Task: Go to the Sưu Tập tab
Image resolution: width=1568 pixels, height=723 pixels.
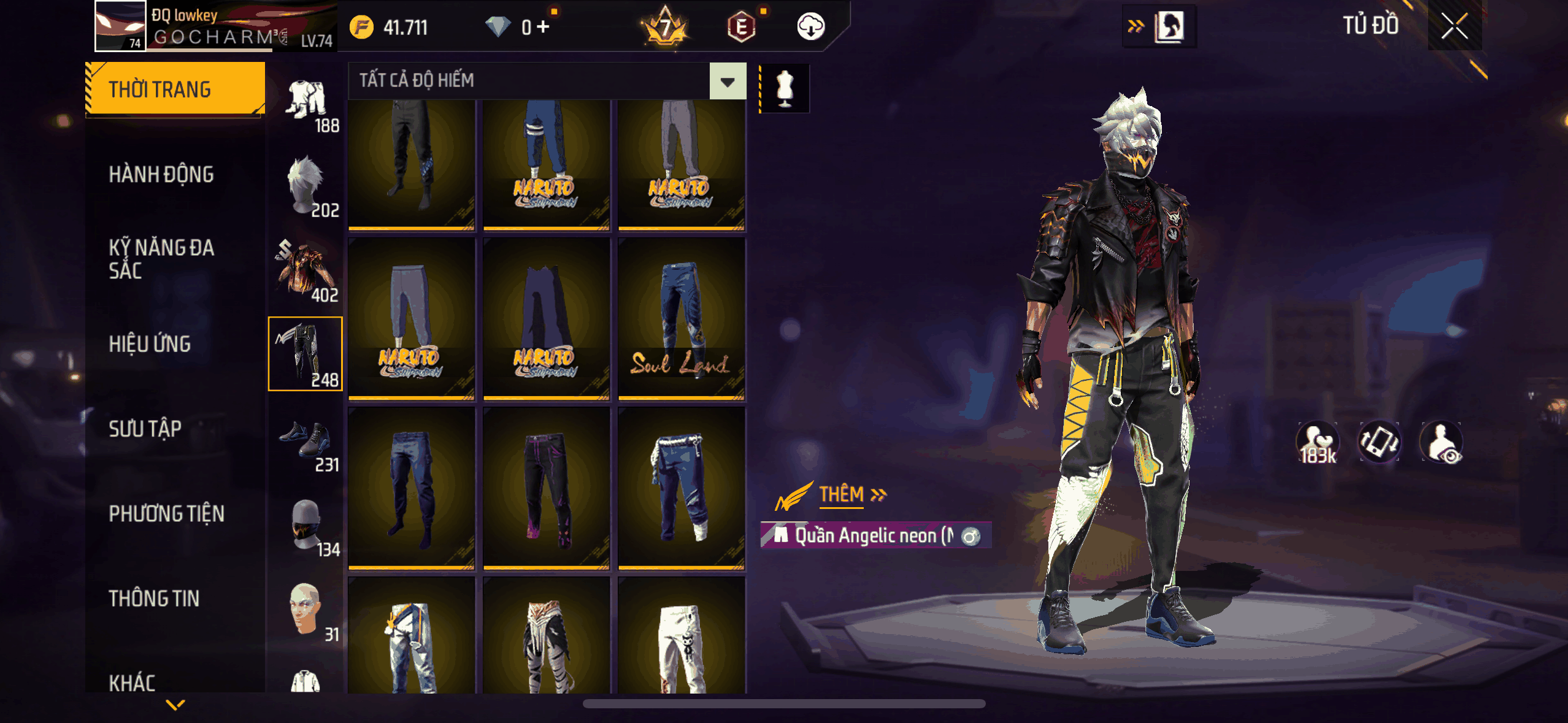Action: [x=145, y=429]
